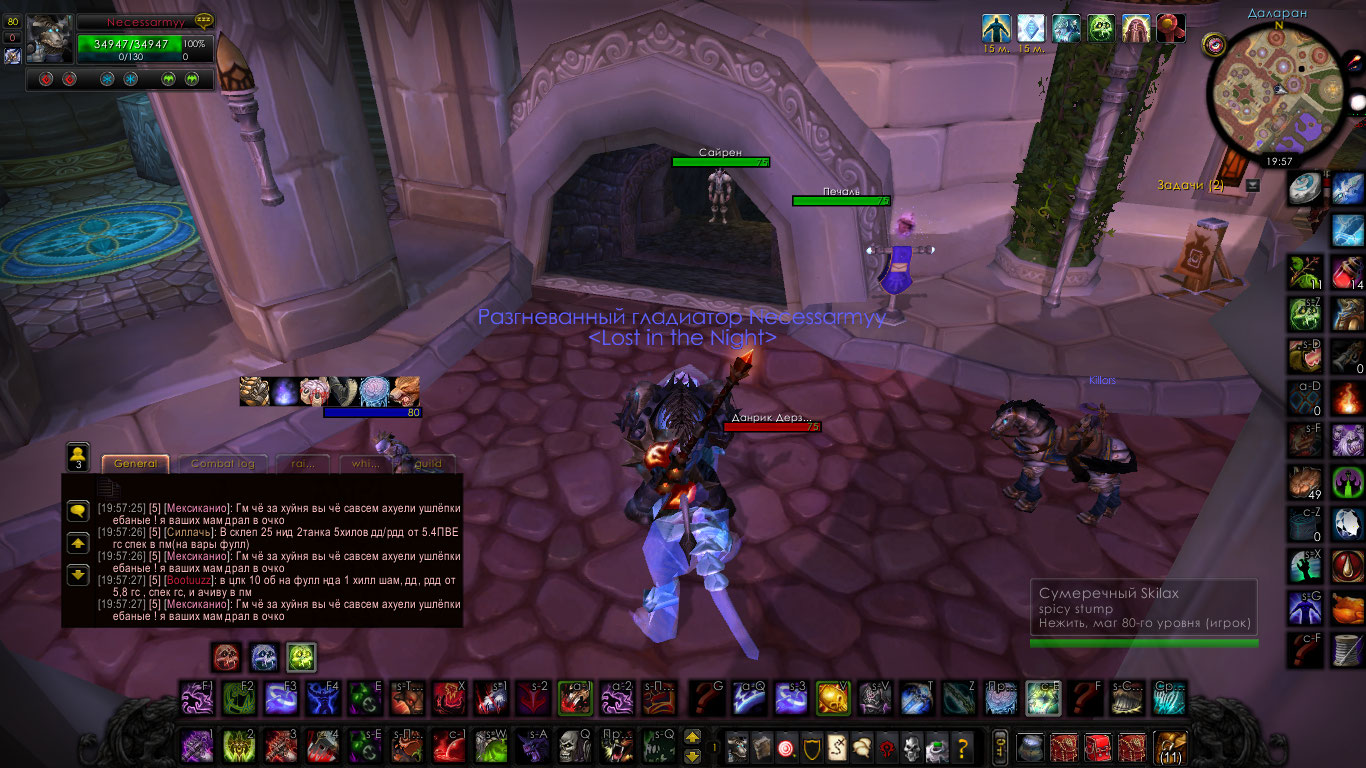The image size is (1366, 768).
Task: Activate the blue skull Frost Presence stance
Action: [264, 656]
